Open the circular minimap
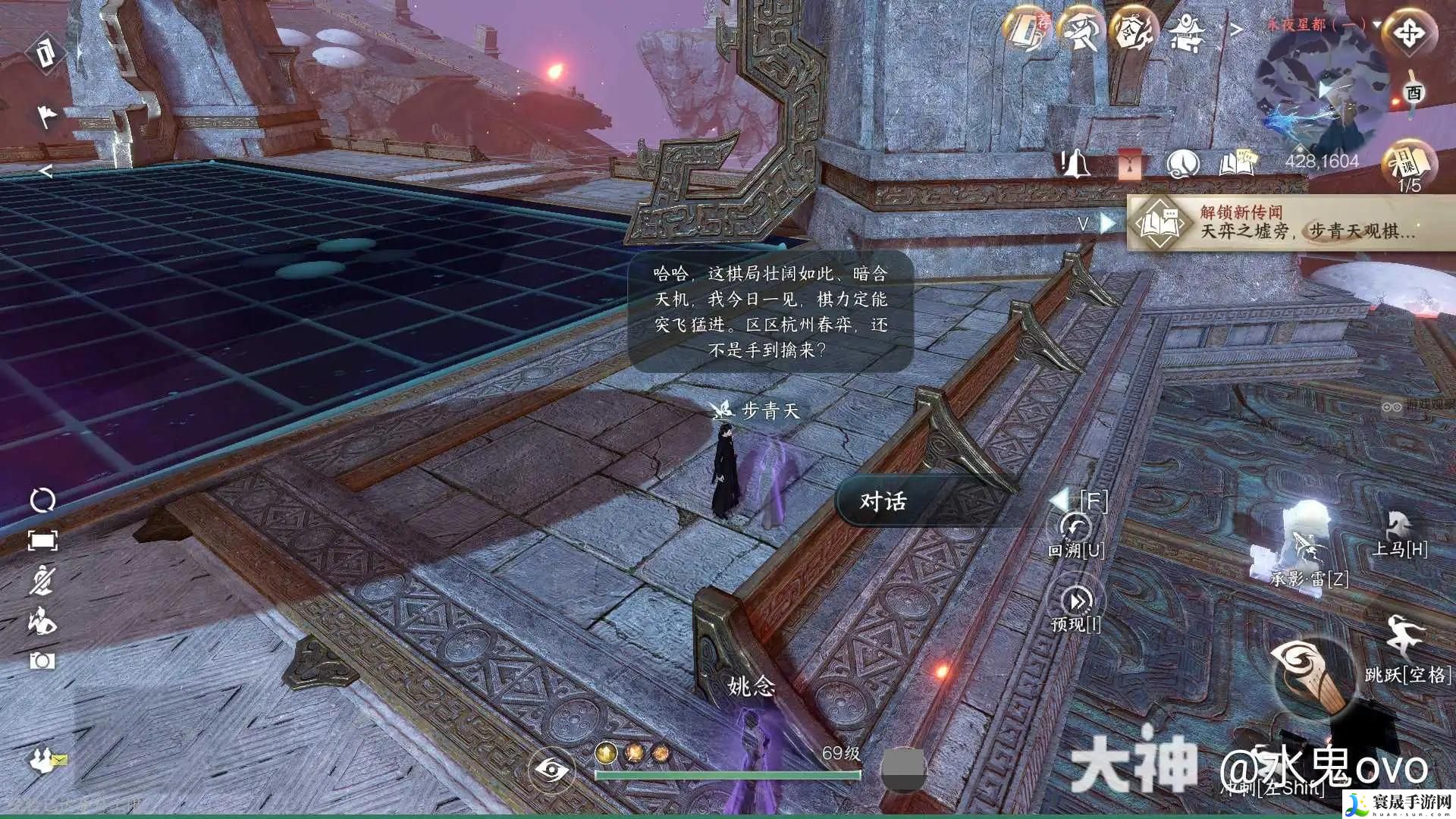1456x819 pixels. 1319,91
